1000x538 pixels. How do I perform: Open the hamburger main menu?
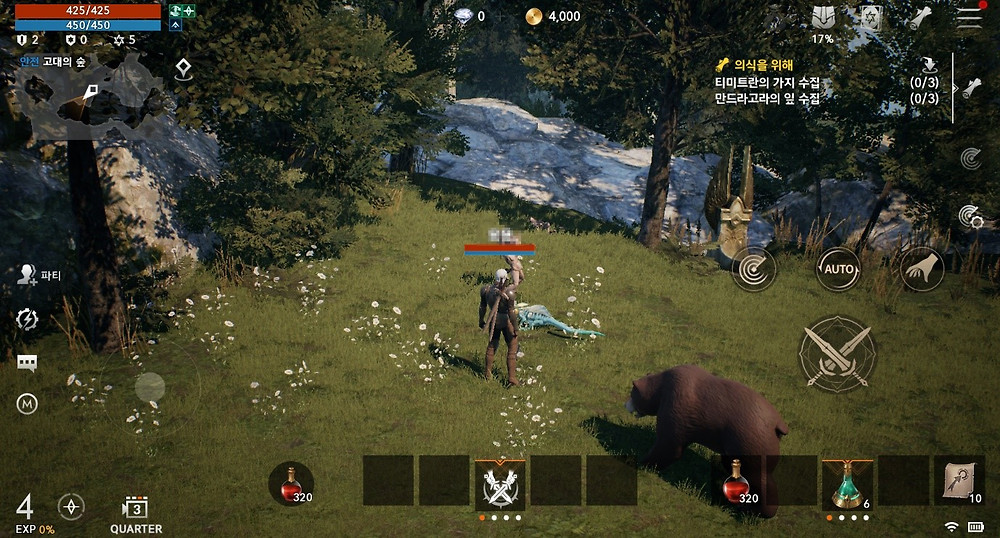968,17
